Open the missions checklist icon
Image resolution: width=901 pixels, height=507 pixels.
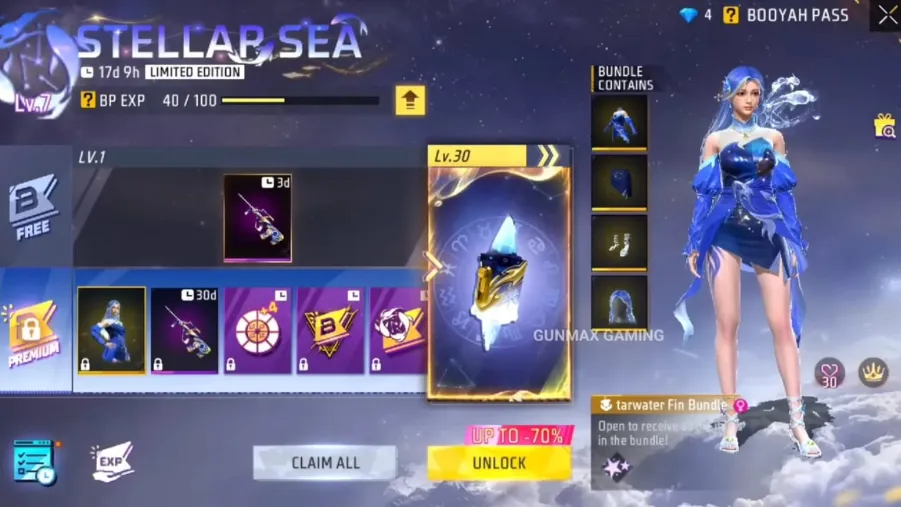[33, 461]
